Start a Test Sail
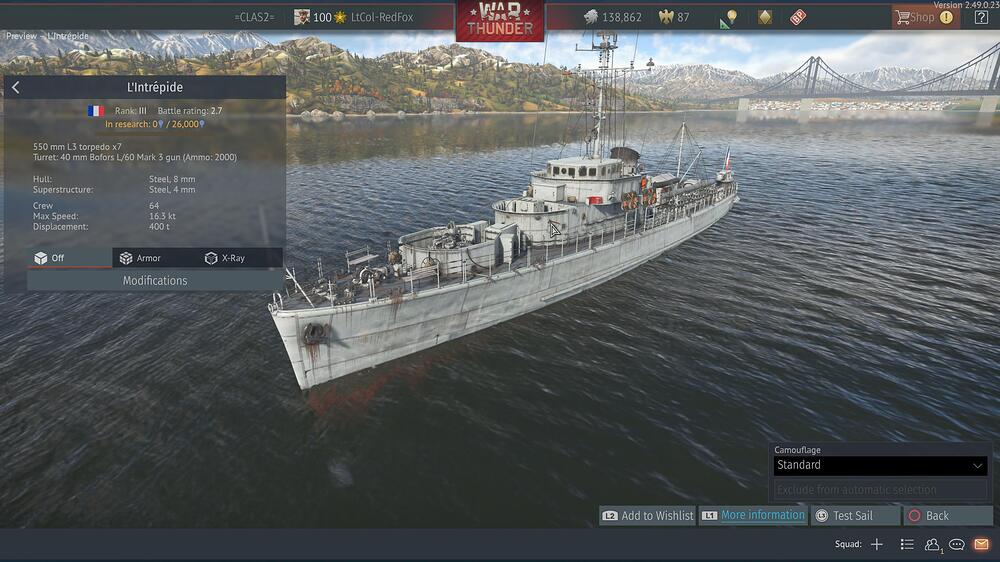This screenshot has width=1000, height=562. pos(852,516)
